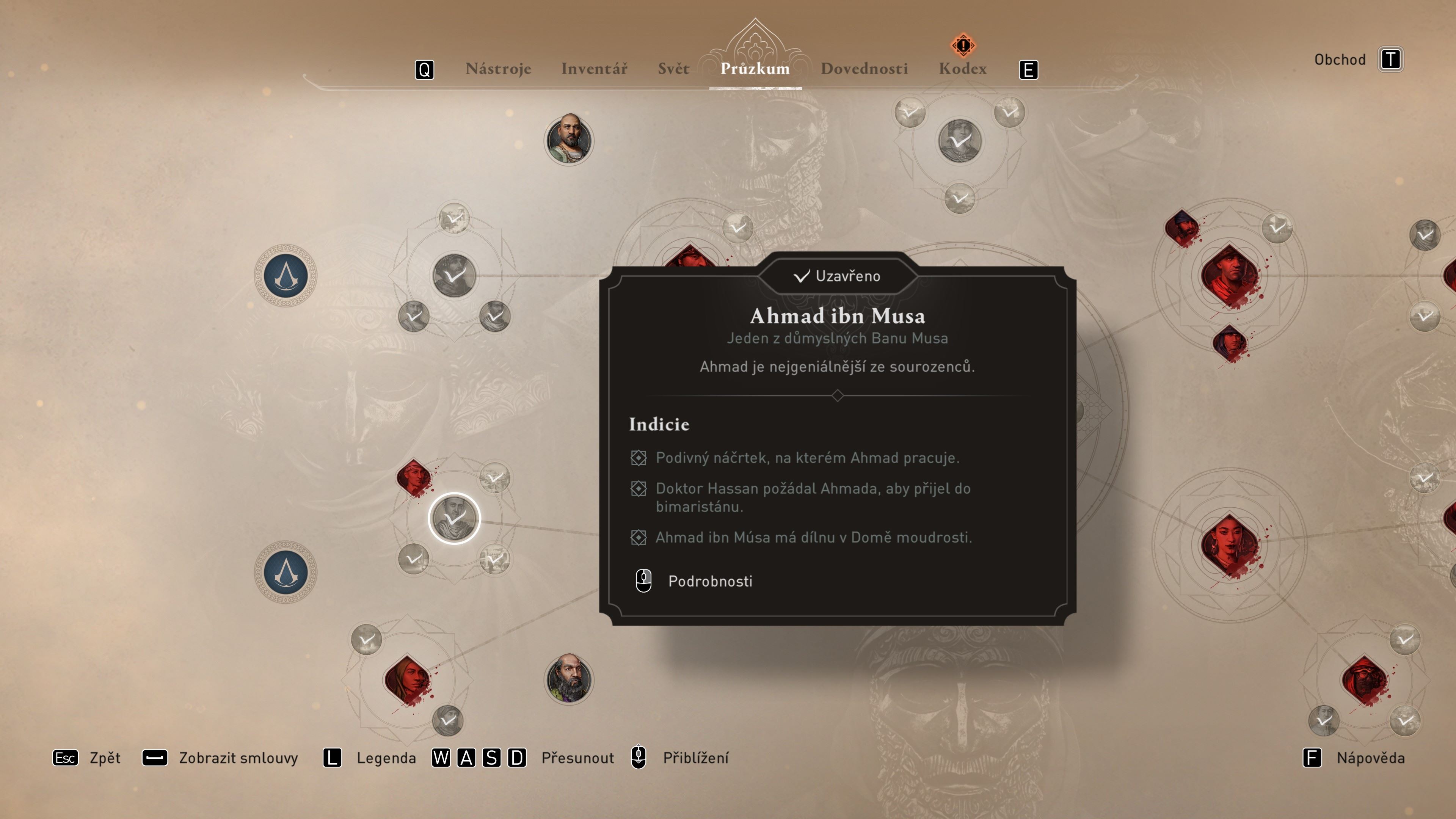Switch to the Nástroje tab

pyautogui.click(x=498, y=69)
